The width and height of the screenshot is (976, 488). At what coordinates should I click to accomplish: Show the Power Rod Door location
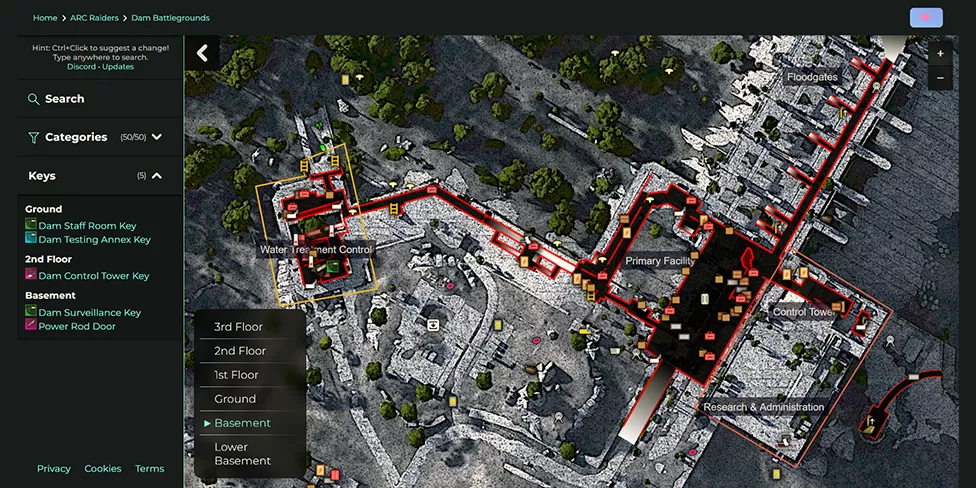[x=76, y=326]
